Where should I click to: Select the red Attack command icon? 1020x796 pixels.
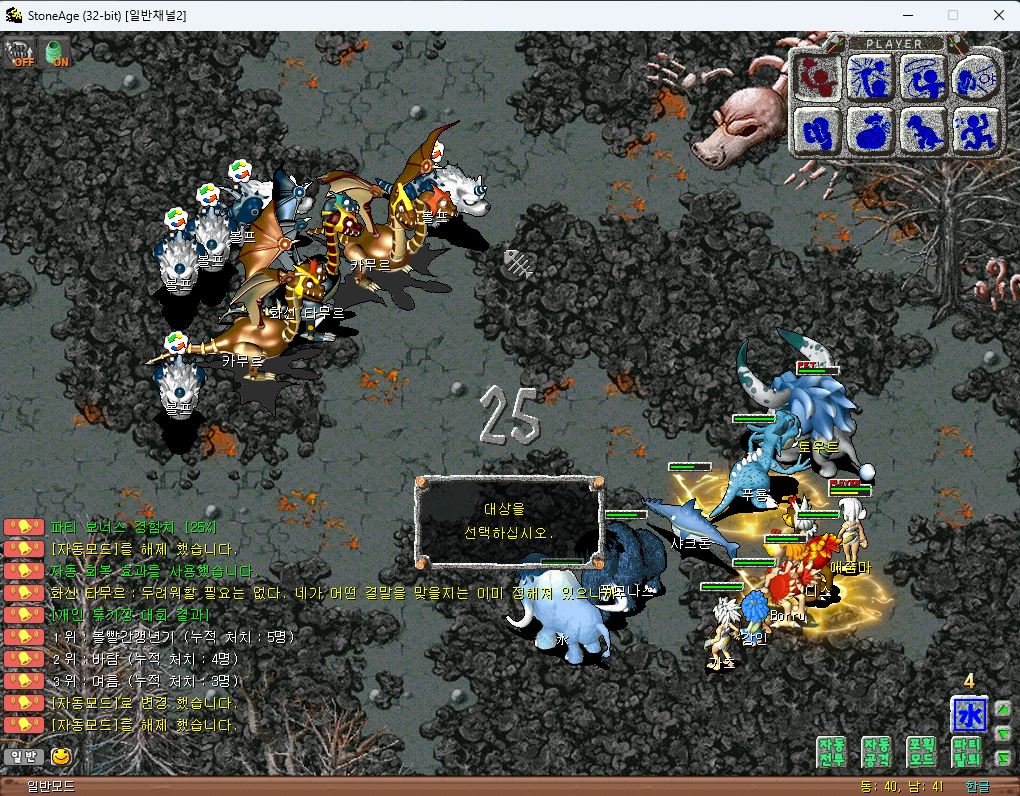pos(819,78)
